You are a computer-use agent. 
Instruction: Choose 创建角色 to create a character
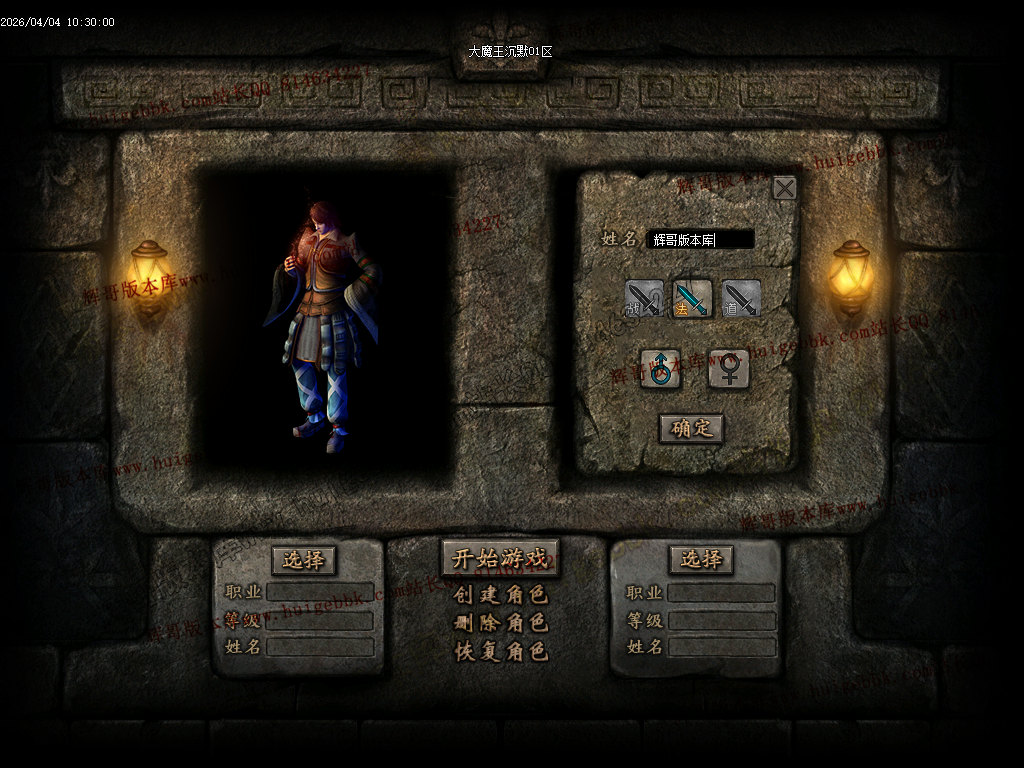pos(500,595)
